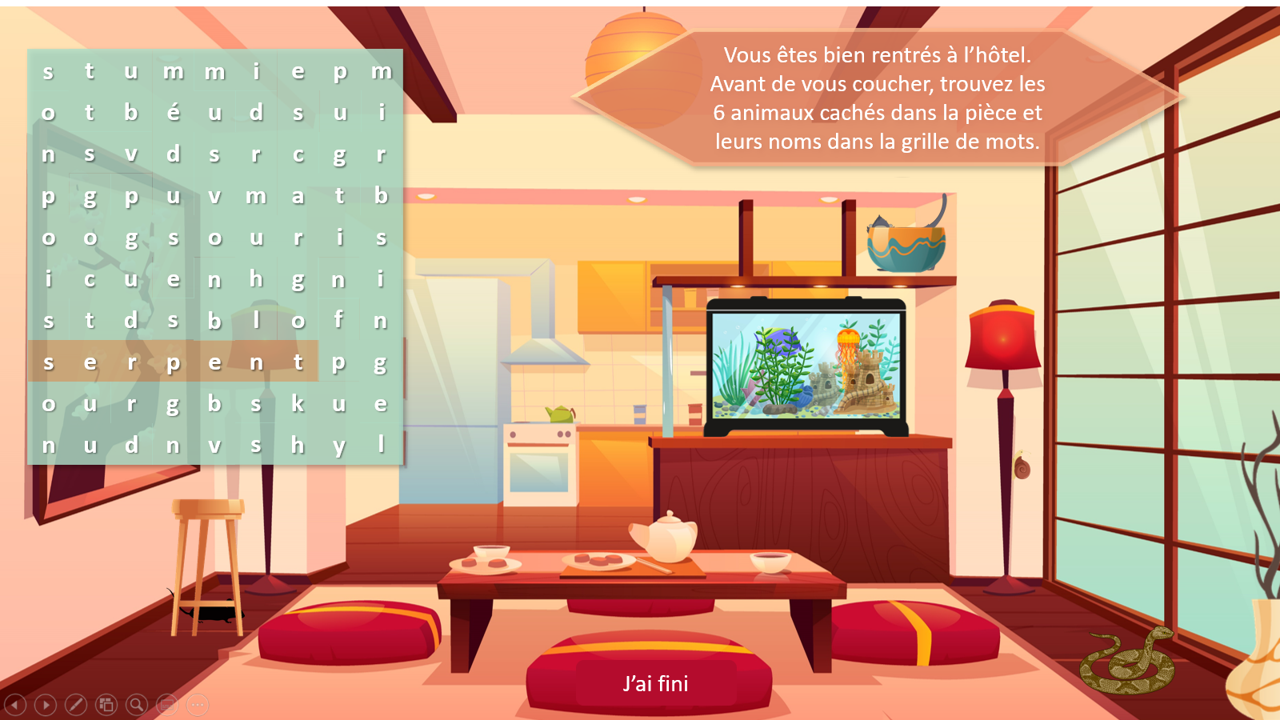Open the three-dots more options menu
The height and width of the screenshot is (720, 1280).
(x=197, y=705)
